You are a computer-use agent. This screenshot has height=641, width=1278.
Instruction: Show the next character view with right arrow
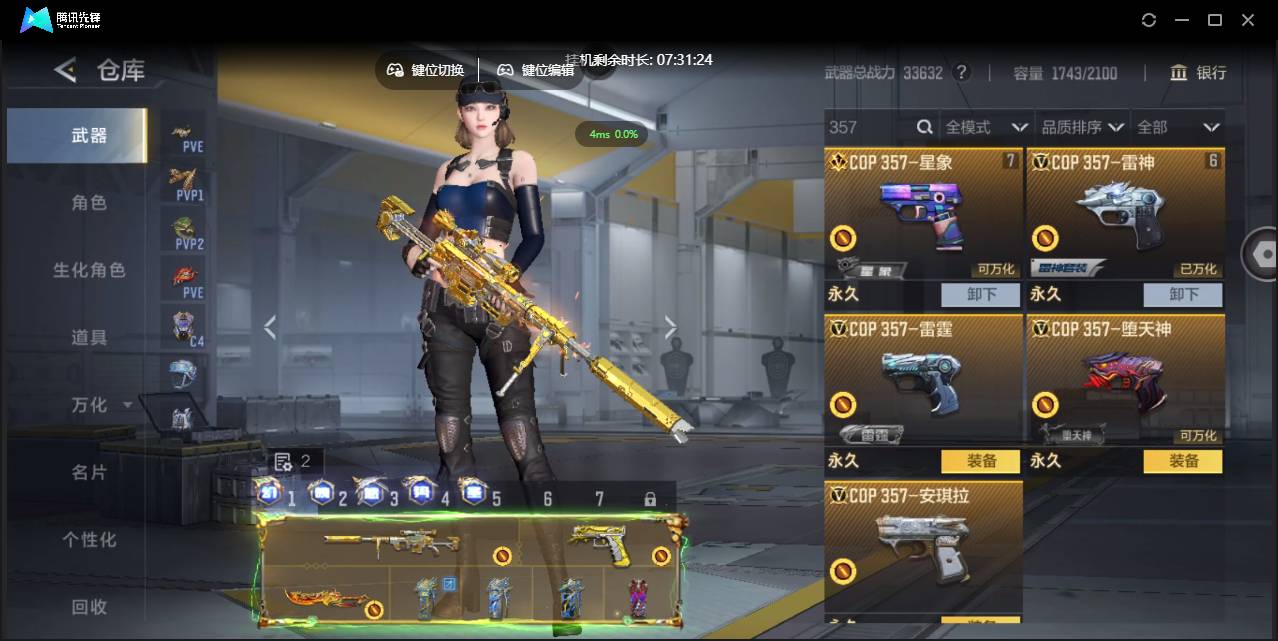click(x=670, y=327)
